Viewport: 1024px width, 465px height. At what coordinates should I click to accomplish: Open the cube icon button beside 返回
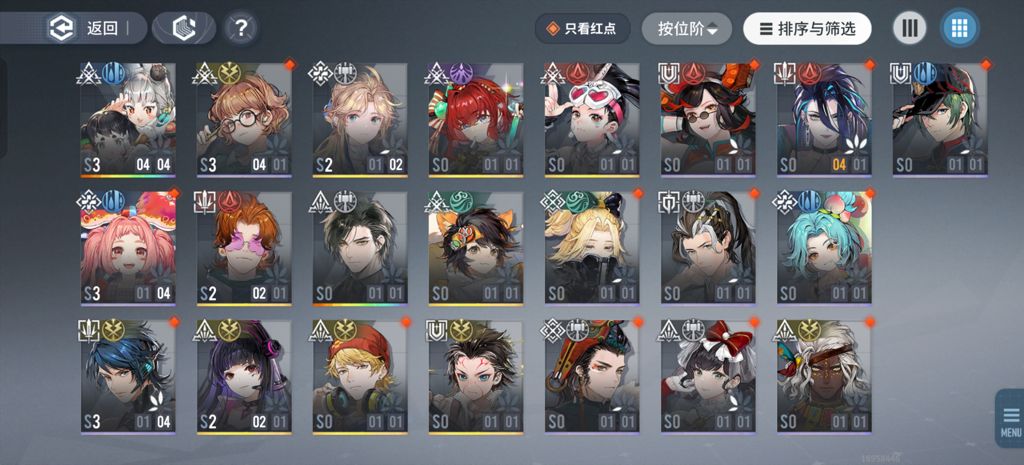click(183, 28)
